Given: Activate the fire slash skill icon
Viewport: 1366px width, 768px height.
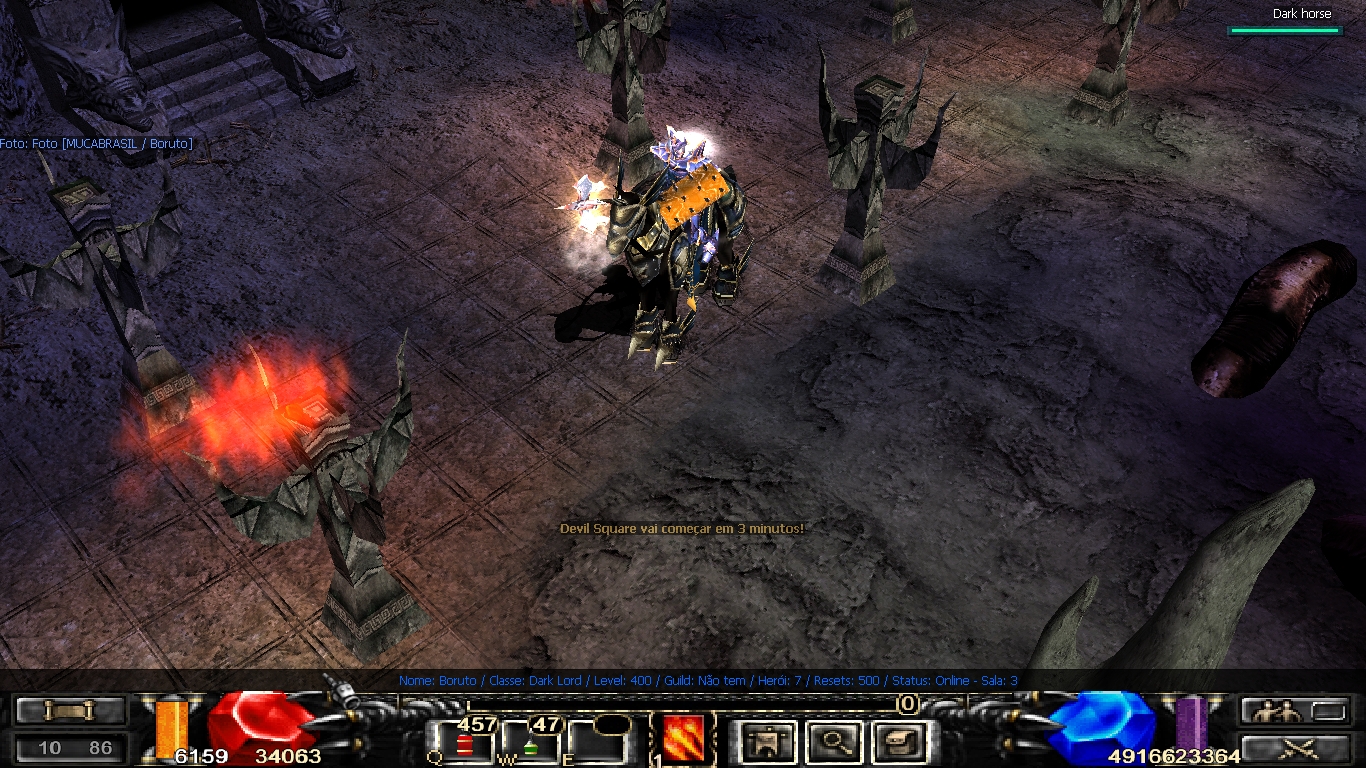Looking at the screenshot, I should point(683,740).
